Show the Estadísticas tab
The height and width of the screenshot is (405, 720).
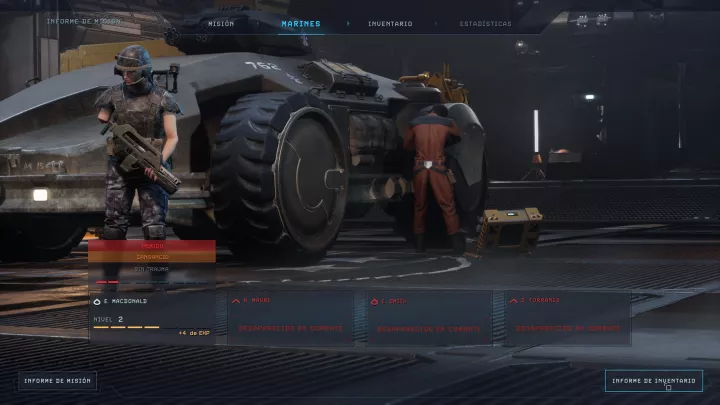pyautogui.click(x=485, y=23)
